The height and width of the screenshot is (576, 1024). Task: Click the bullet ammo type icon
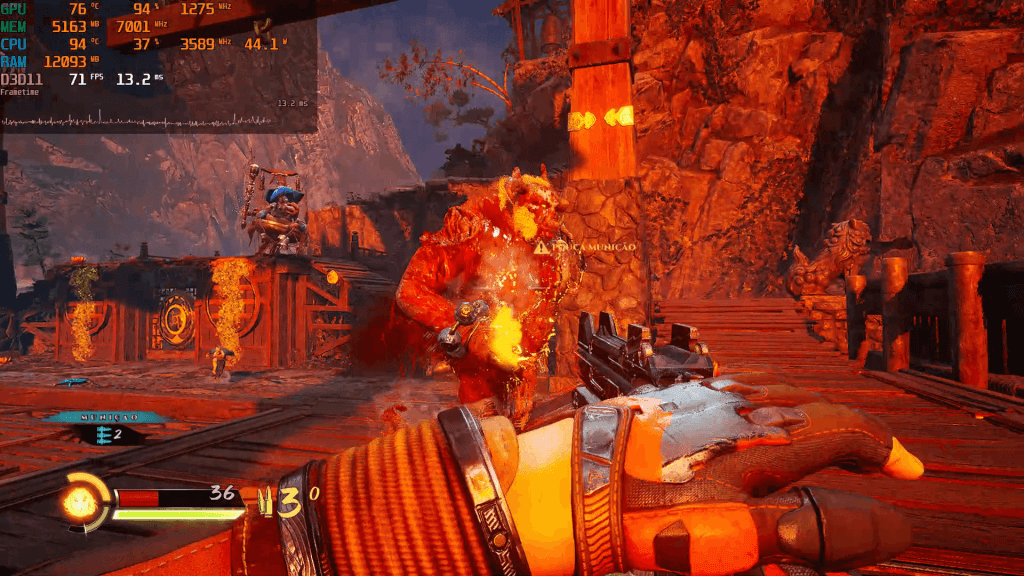[265, 503]
